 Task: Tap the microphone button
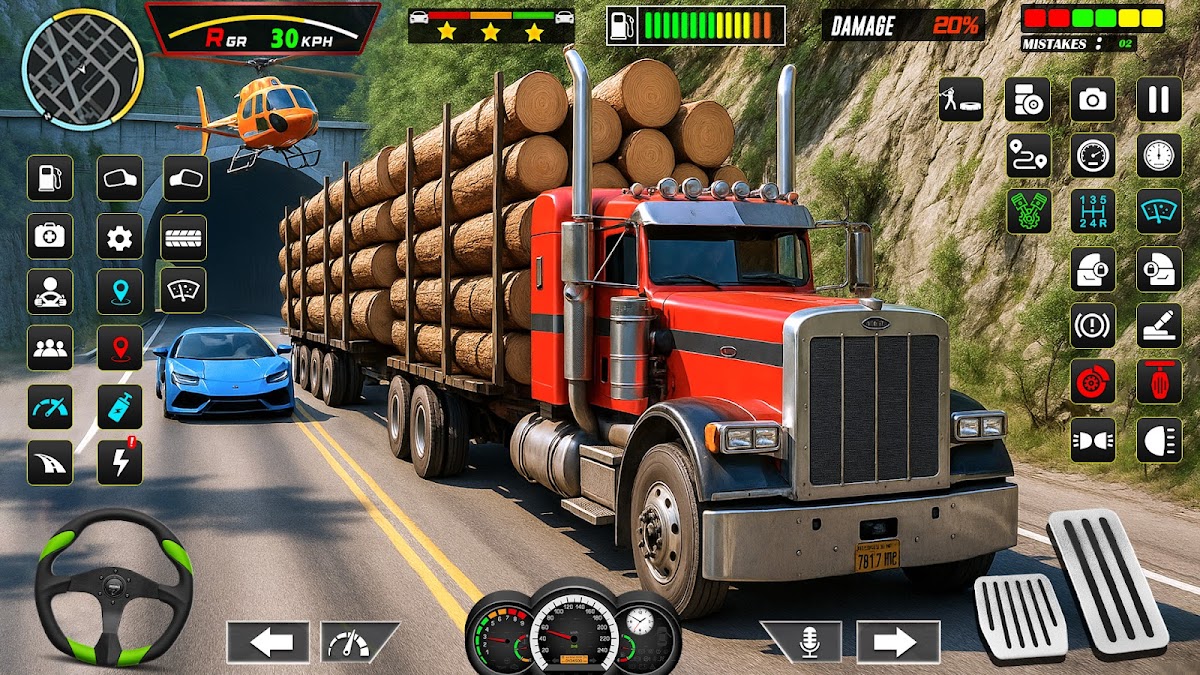[800, 642]
